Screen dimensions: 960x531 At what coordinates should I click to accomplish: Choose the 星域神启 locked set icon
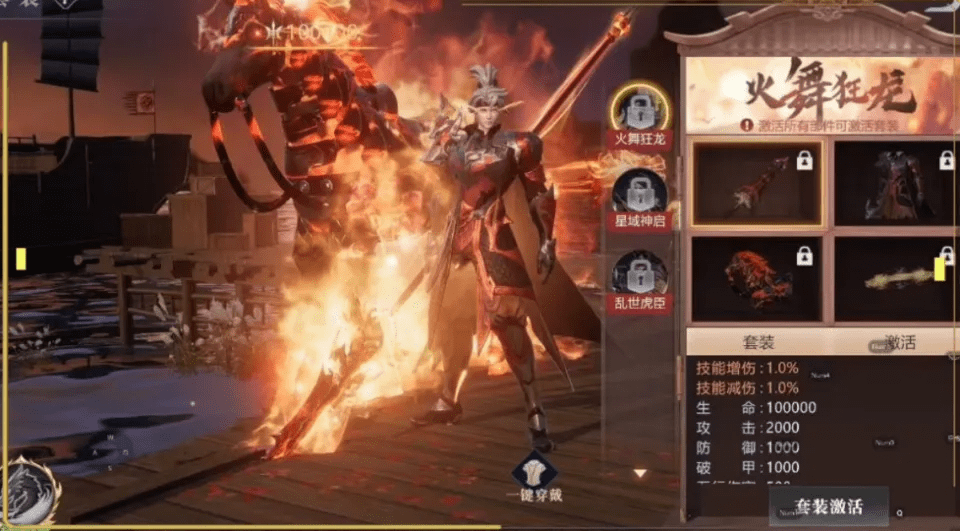[640, 191]
